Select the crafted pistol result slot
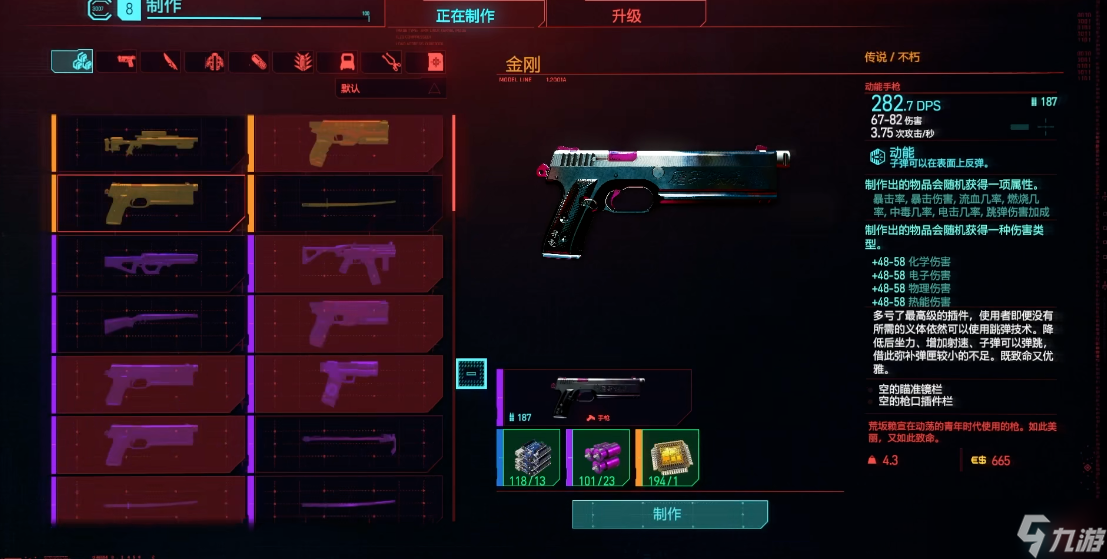The image size is (1107, 559). pyautogui.click(x=593, y=397)
